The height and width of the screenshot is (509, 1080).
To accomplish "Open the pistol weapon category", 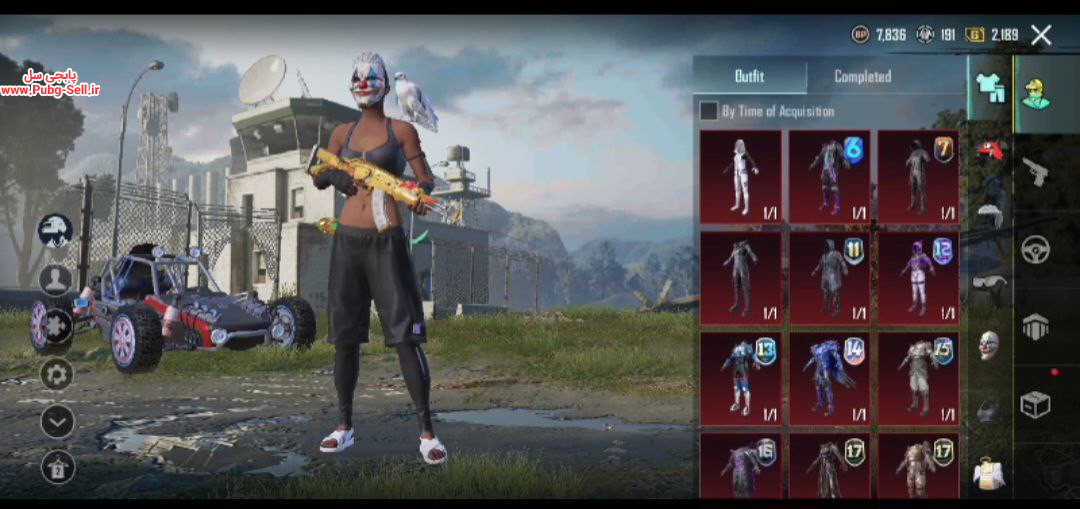I will [x=1035, y=171].
